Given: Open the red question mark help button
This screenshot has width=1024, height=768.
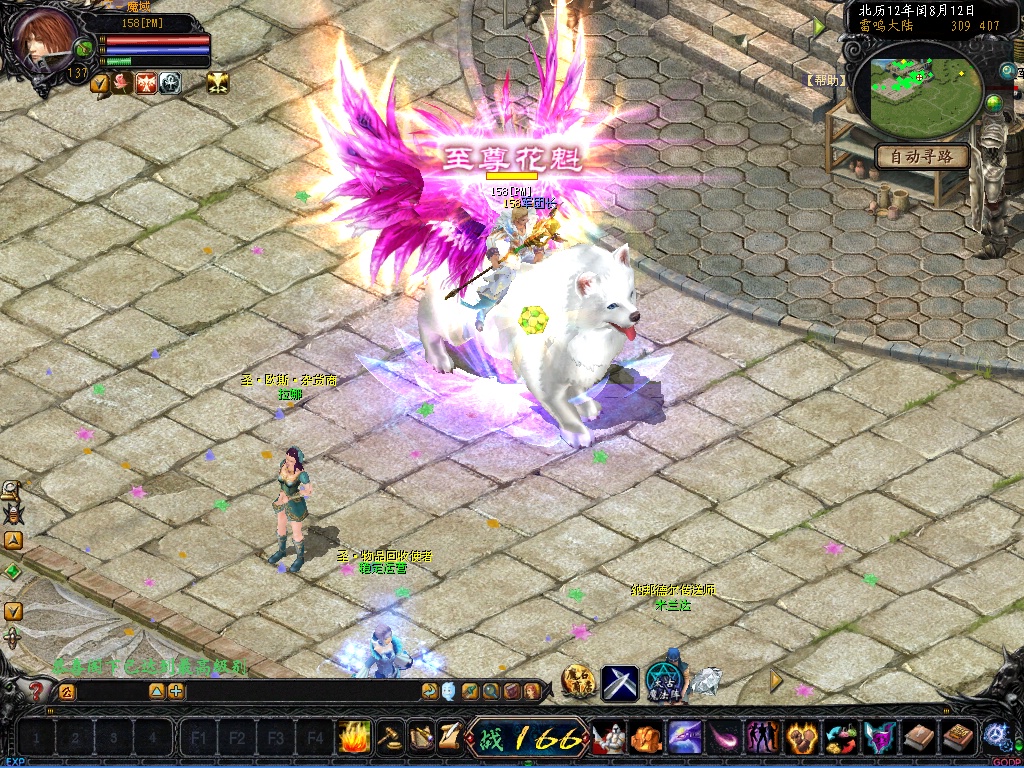Looking at the screenshot, I should (x=37, y=691).
